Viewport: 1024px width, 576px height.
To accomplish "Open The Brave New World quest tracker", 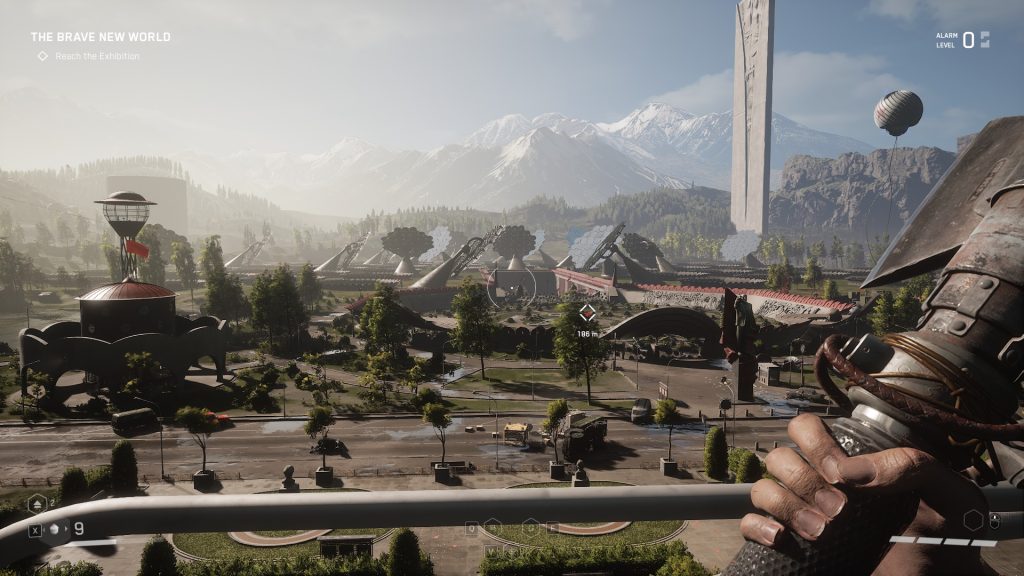I will coord(100,37).
